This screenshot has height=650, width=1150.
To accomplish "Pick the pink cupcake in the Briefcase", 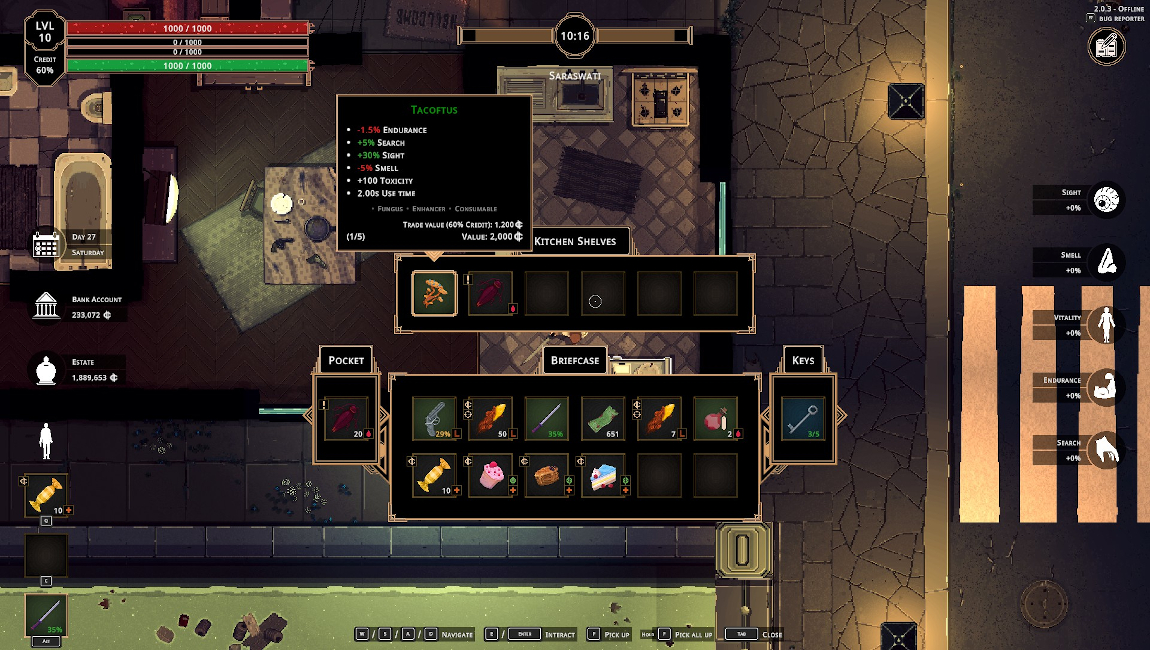I will click(x=491, y=475).
